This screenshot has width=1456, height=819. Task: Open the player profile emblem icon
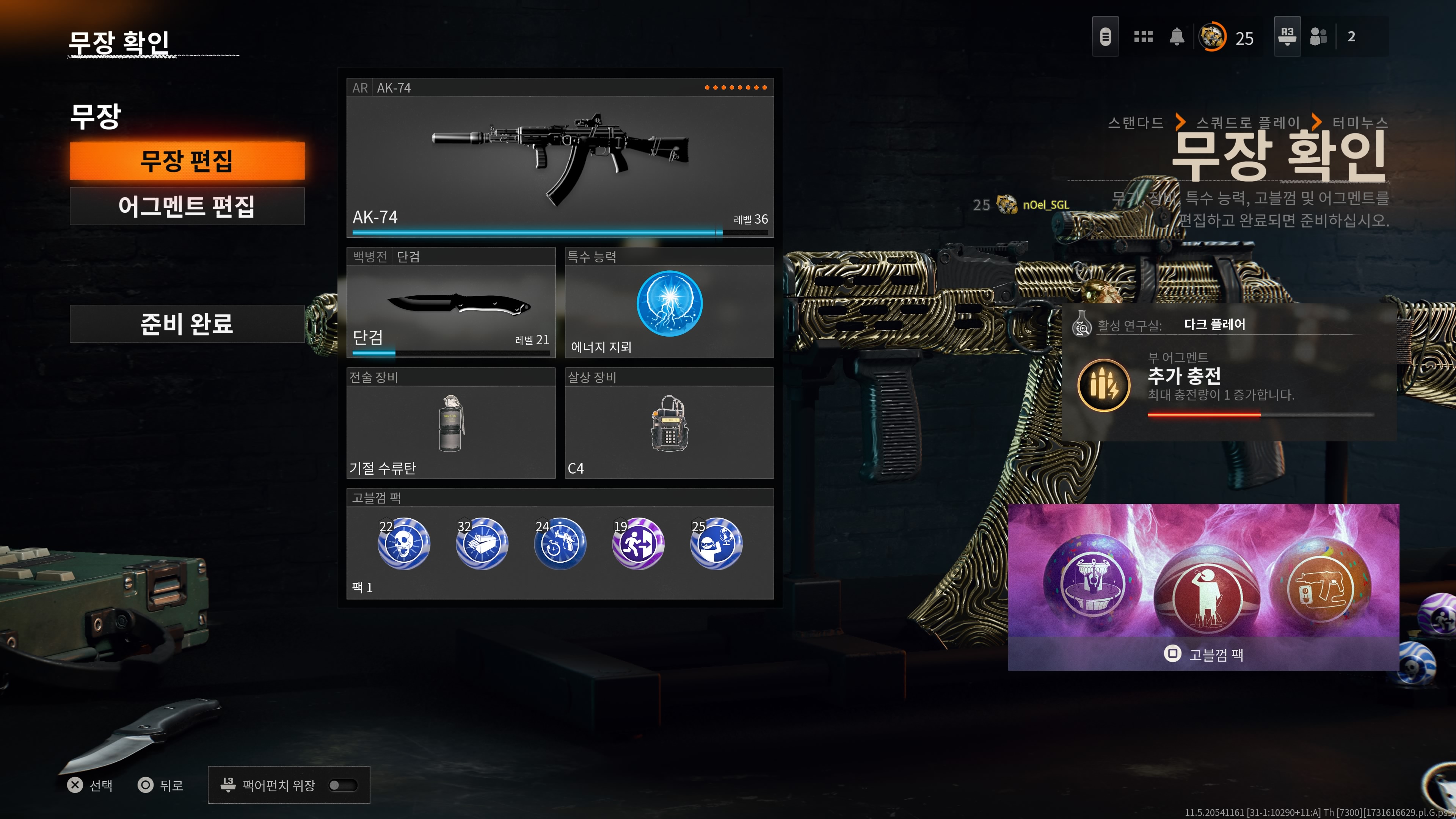(1213, 37)
